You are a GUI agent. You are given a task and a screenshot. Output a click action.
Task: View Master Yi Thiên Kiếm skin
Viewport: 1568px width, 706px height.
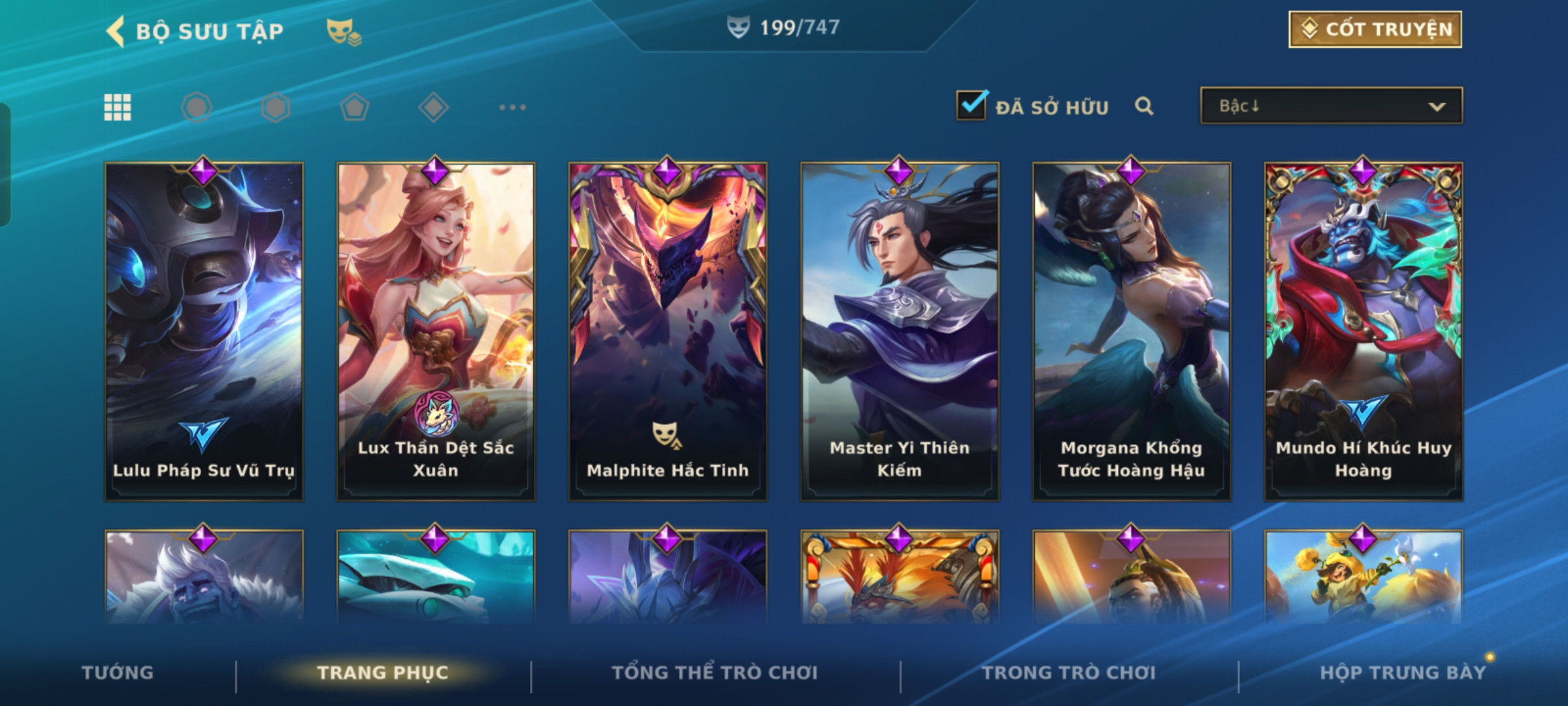click(x=900, y=331)
